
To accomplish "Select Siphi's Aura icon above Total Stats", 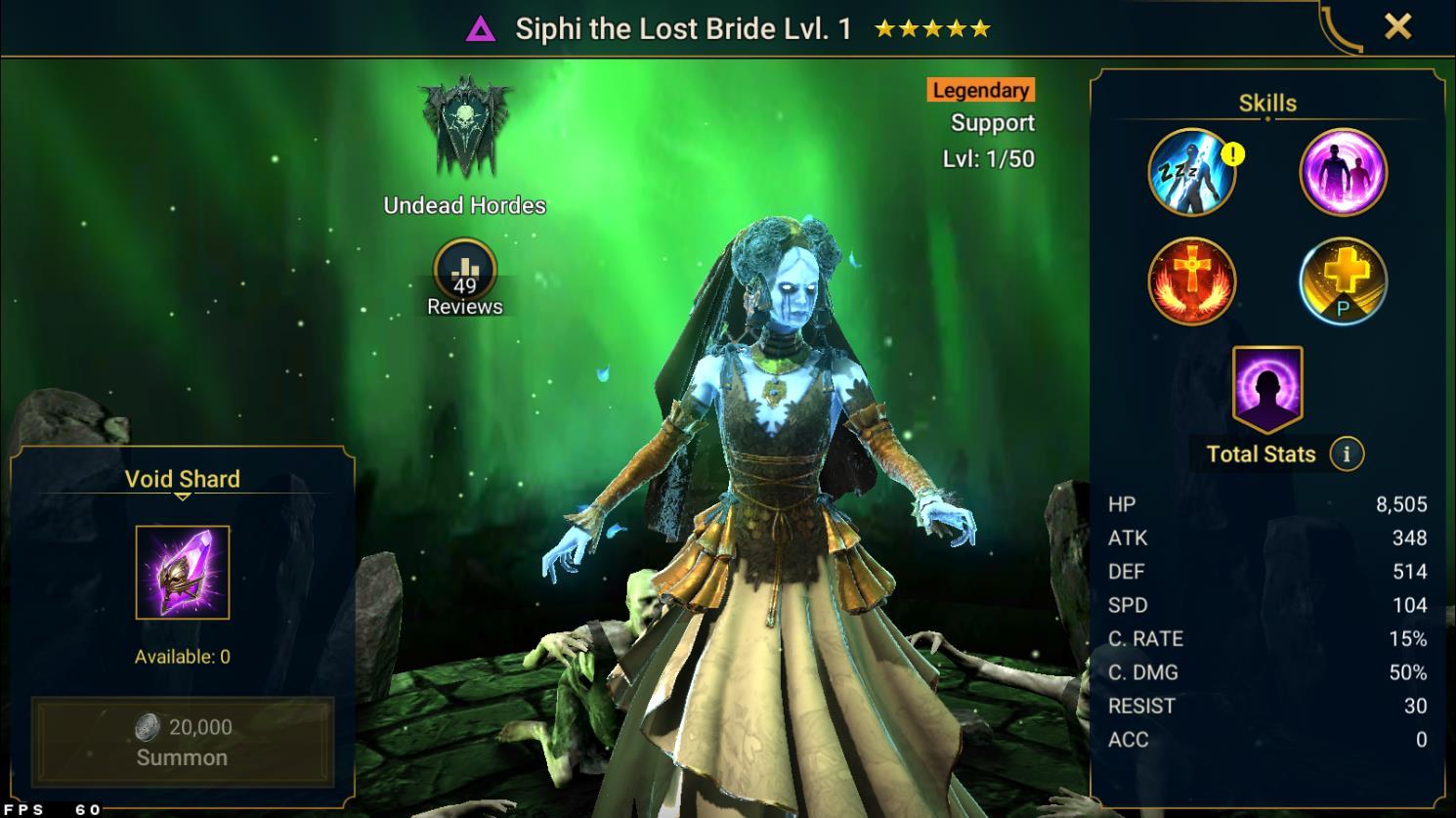I will tap(1265, 388).
